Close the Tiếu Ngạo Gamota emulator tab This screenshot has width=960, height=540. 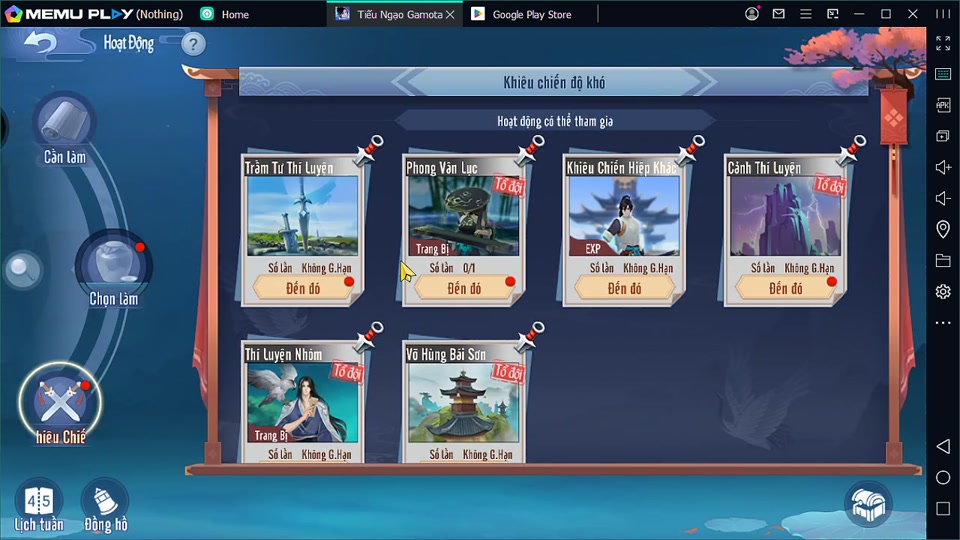click(x=450, y=14)
